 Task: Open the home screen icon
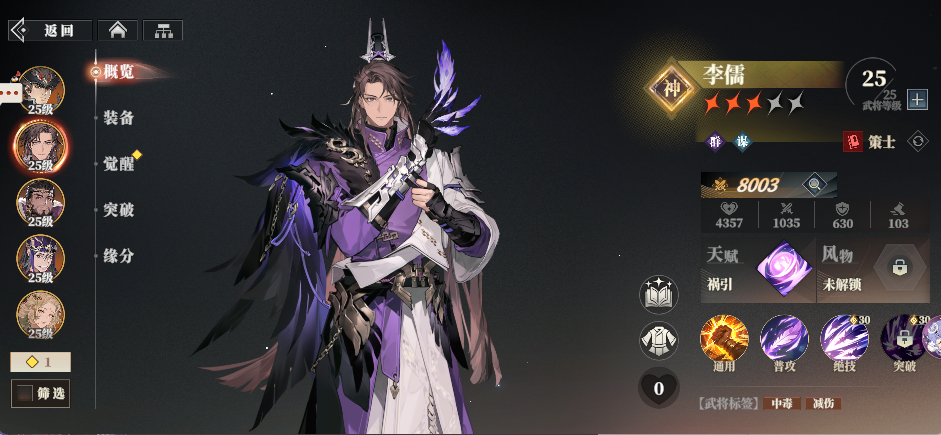[118, 30]
